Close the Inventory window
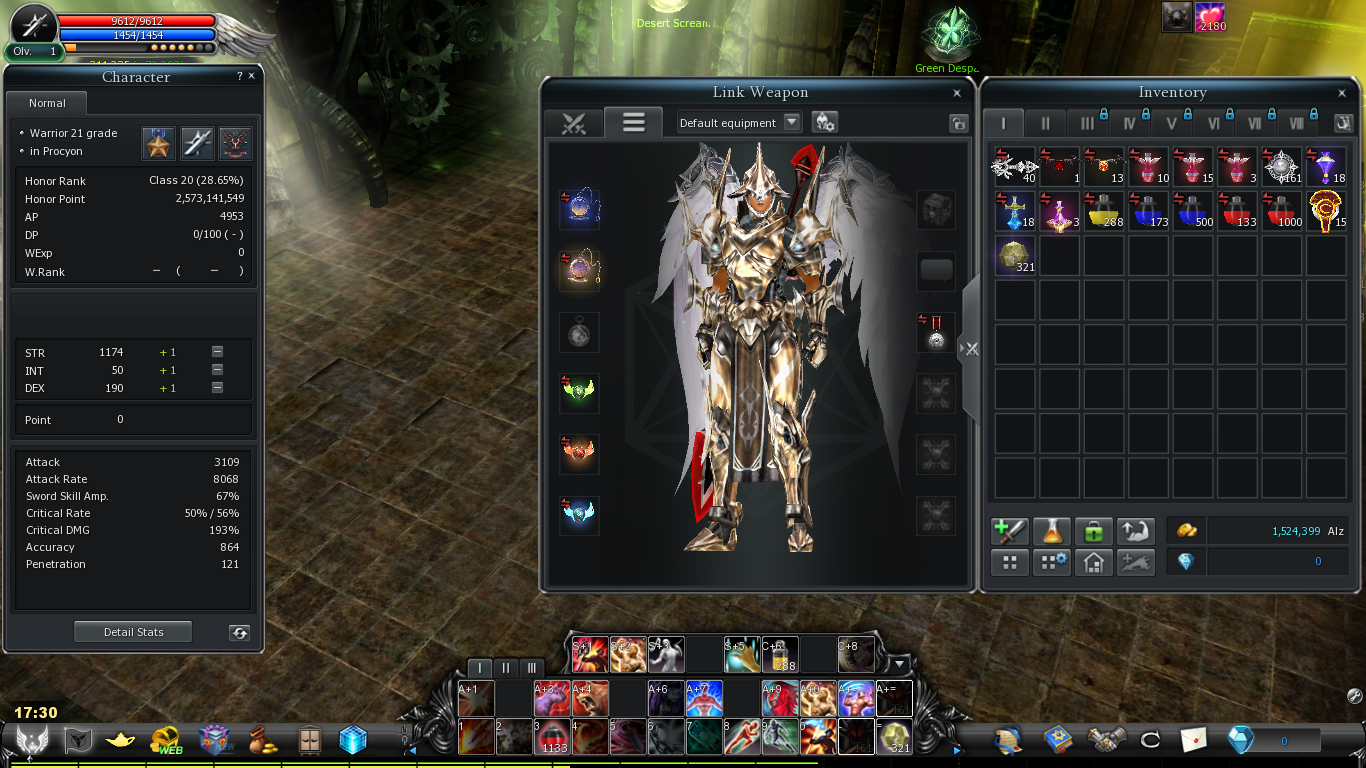 pyautogui.click(x=1342, y=93)
